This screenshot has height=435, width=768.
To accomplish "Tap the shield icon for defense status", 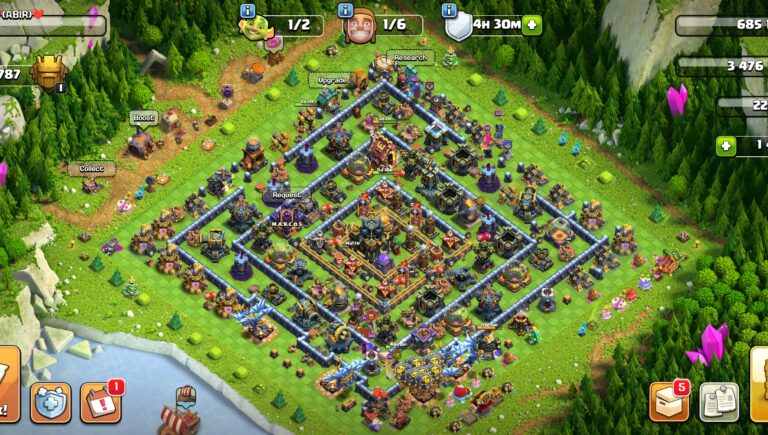I will pos(457,26).
